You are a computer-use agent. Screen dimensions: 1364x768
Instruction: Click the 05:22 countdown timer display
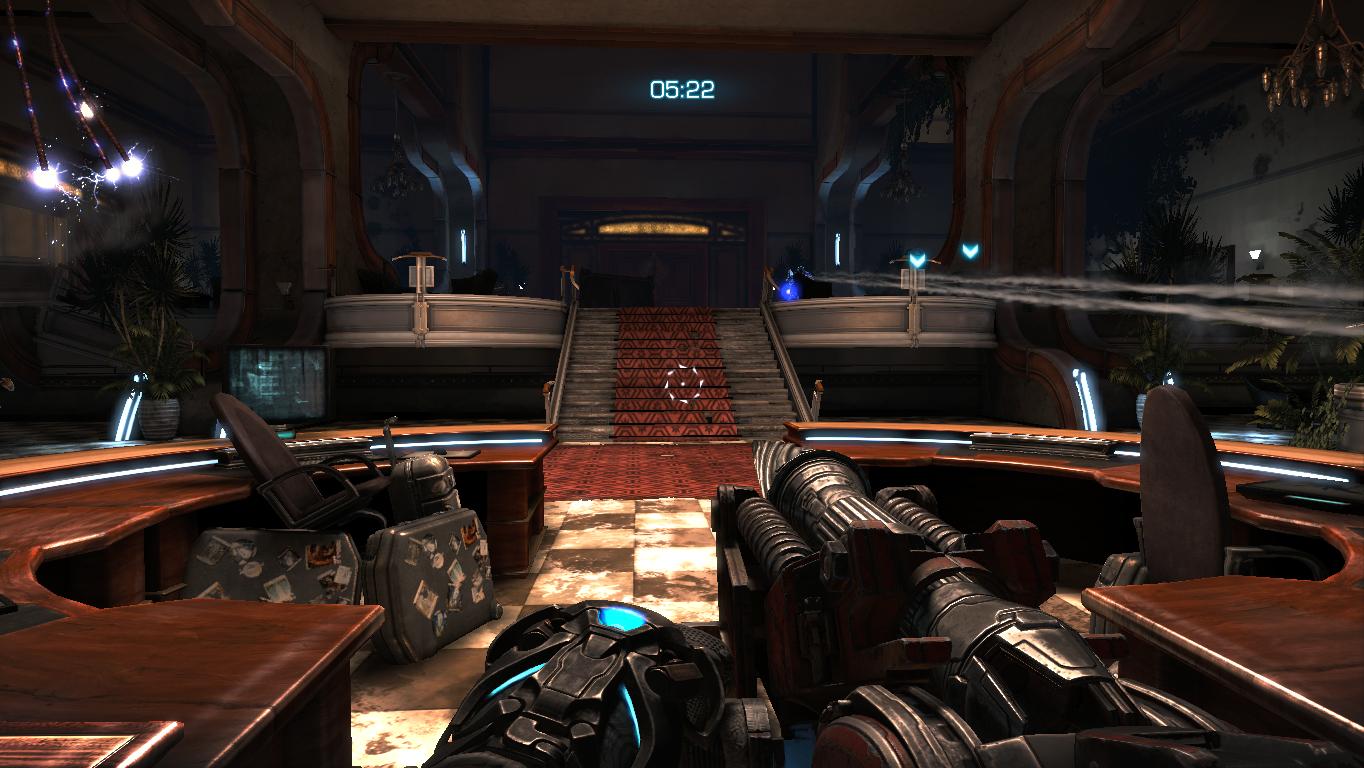680,87
